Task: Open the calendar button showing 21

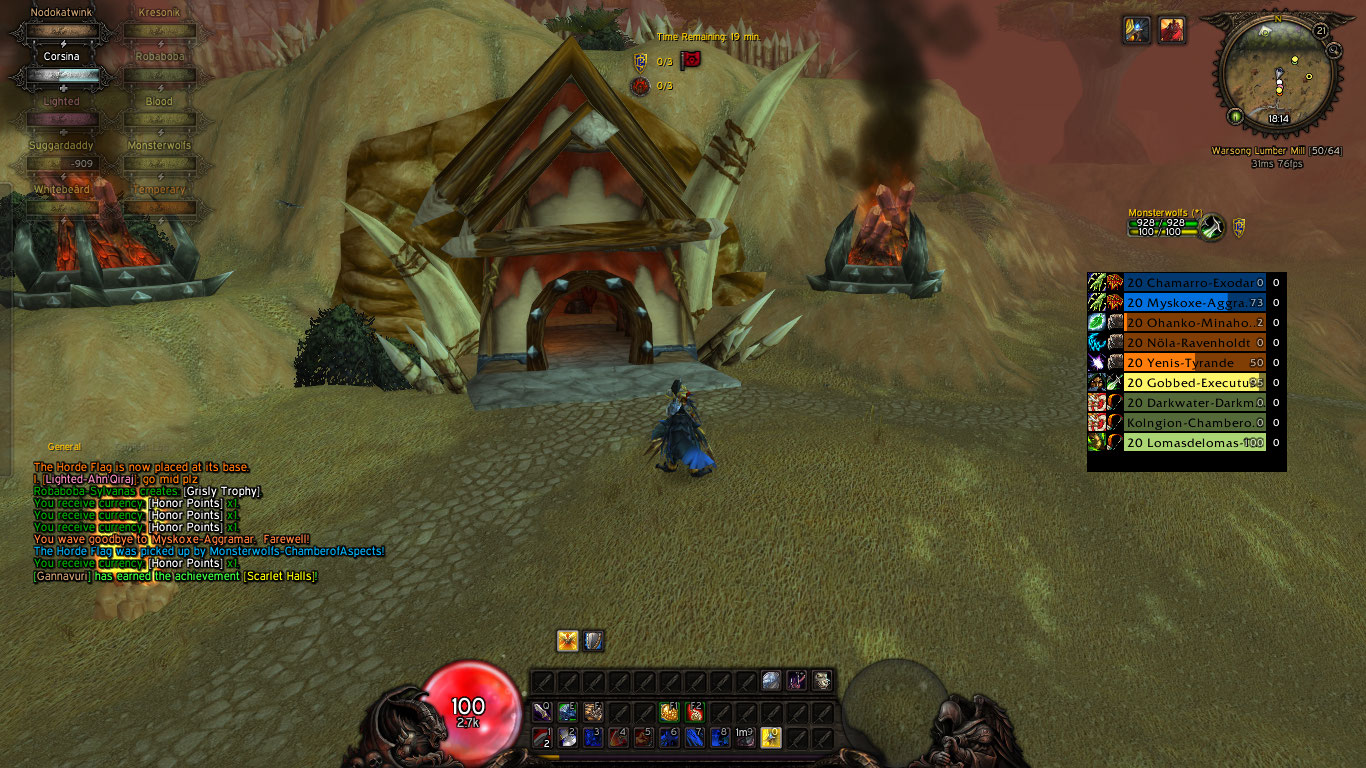Action: click(x=1321, y=31)
